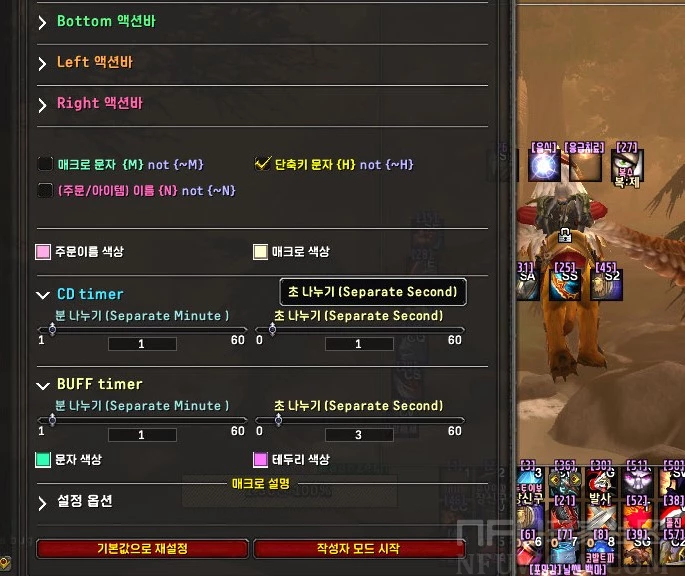
Task: Expand the Right 액션바 section
Action: pos(43,104)
